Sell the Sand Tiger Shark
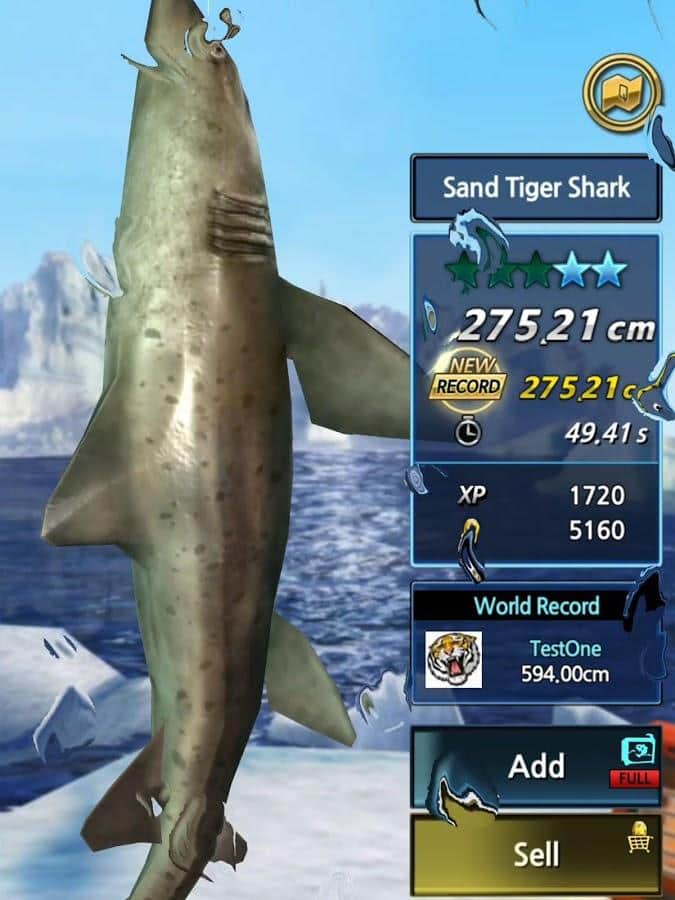Screen dimensions: 675x900 point(536,853)
